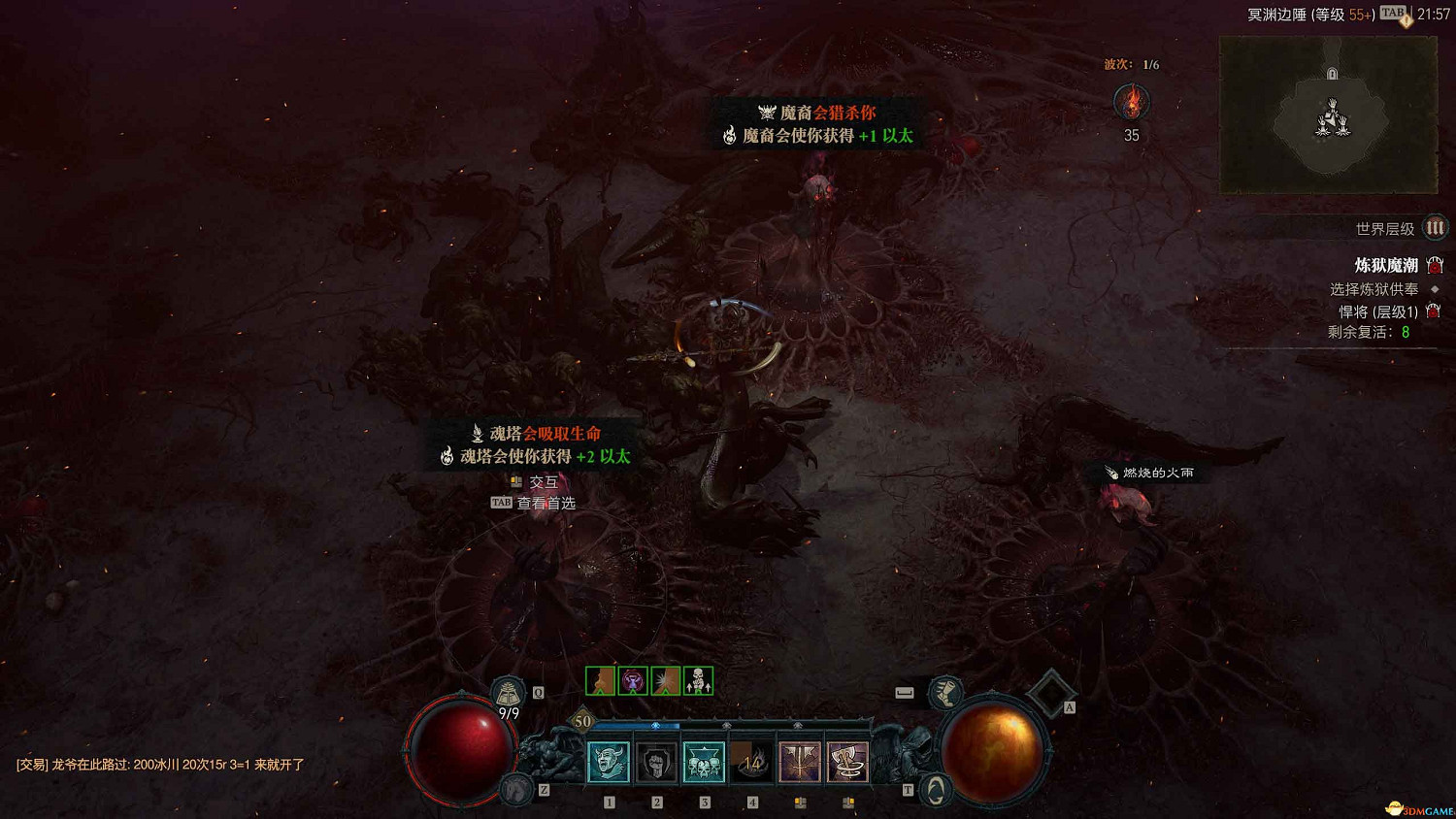Click the 世界层级 world tier icon
The width and height of the screenshot is (1456, 819).
point(1435,227)
